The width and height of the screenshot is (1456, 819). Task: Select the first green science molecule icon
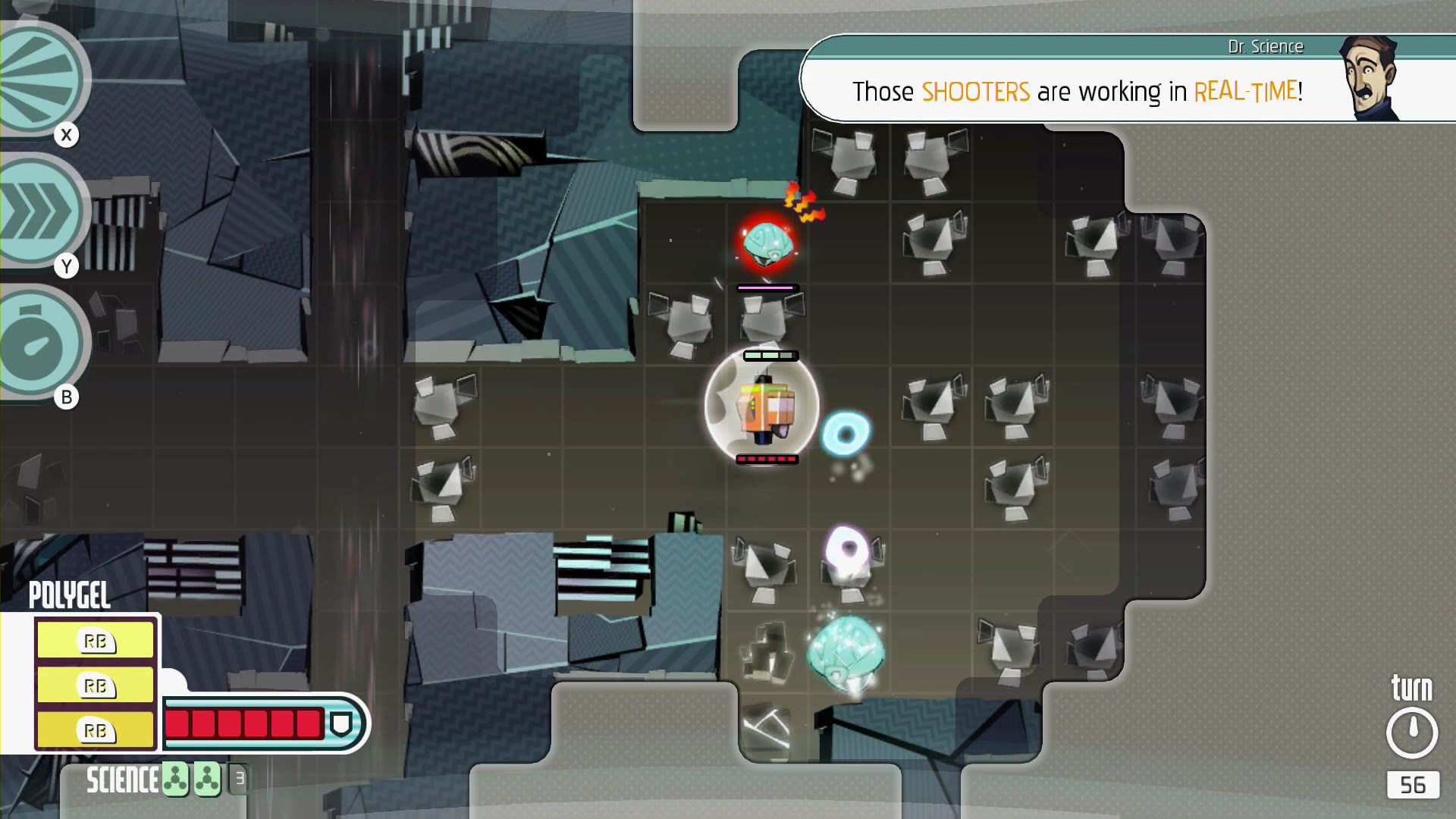(176, 778)
